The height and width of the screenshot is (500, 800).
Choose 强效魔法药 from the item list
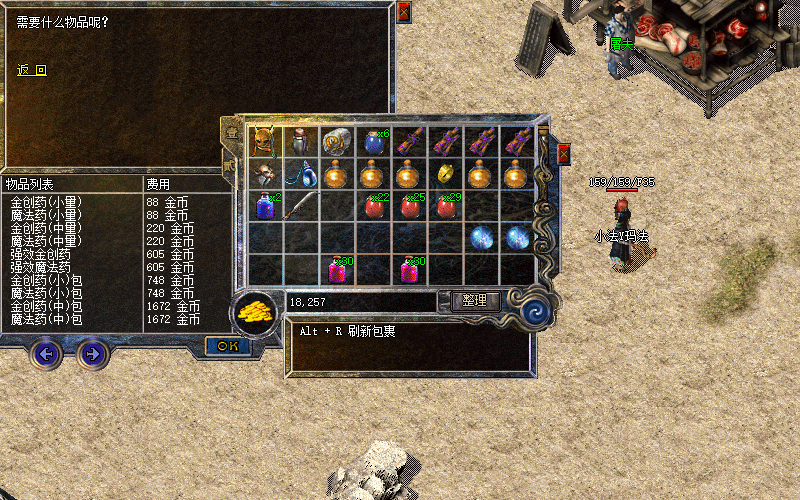click(x=40, y=267)
